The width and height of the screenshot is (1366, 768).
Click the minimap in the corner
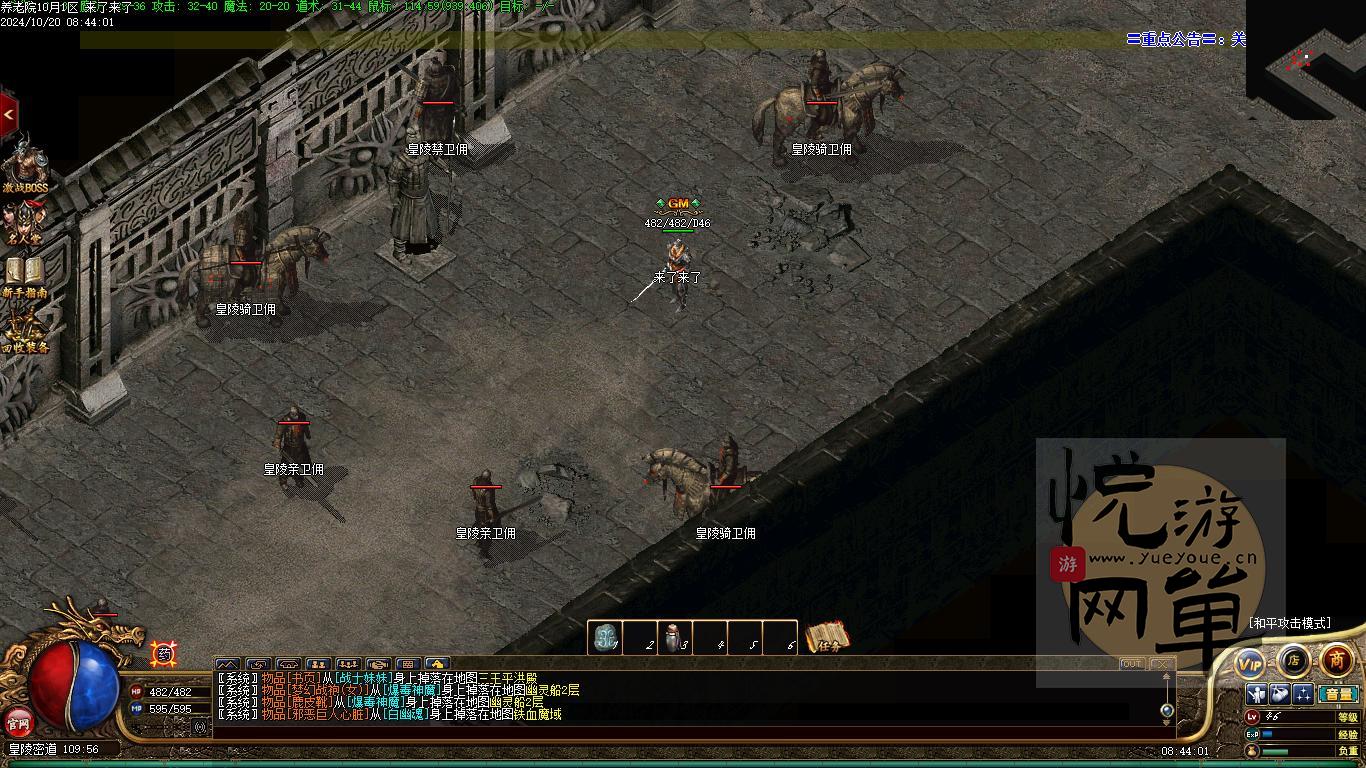pyautogui.click(x=1306, y=60)
